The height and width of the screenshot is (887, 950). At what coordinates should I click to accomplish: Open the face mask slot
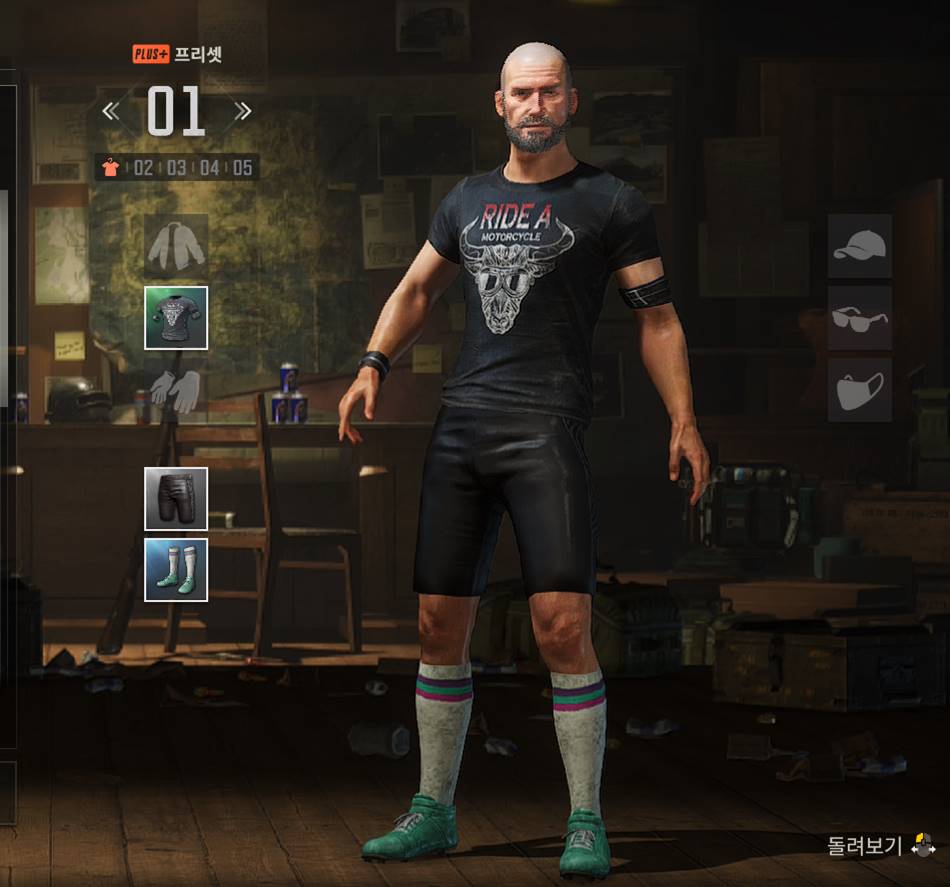859,390
